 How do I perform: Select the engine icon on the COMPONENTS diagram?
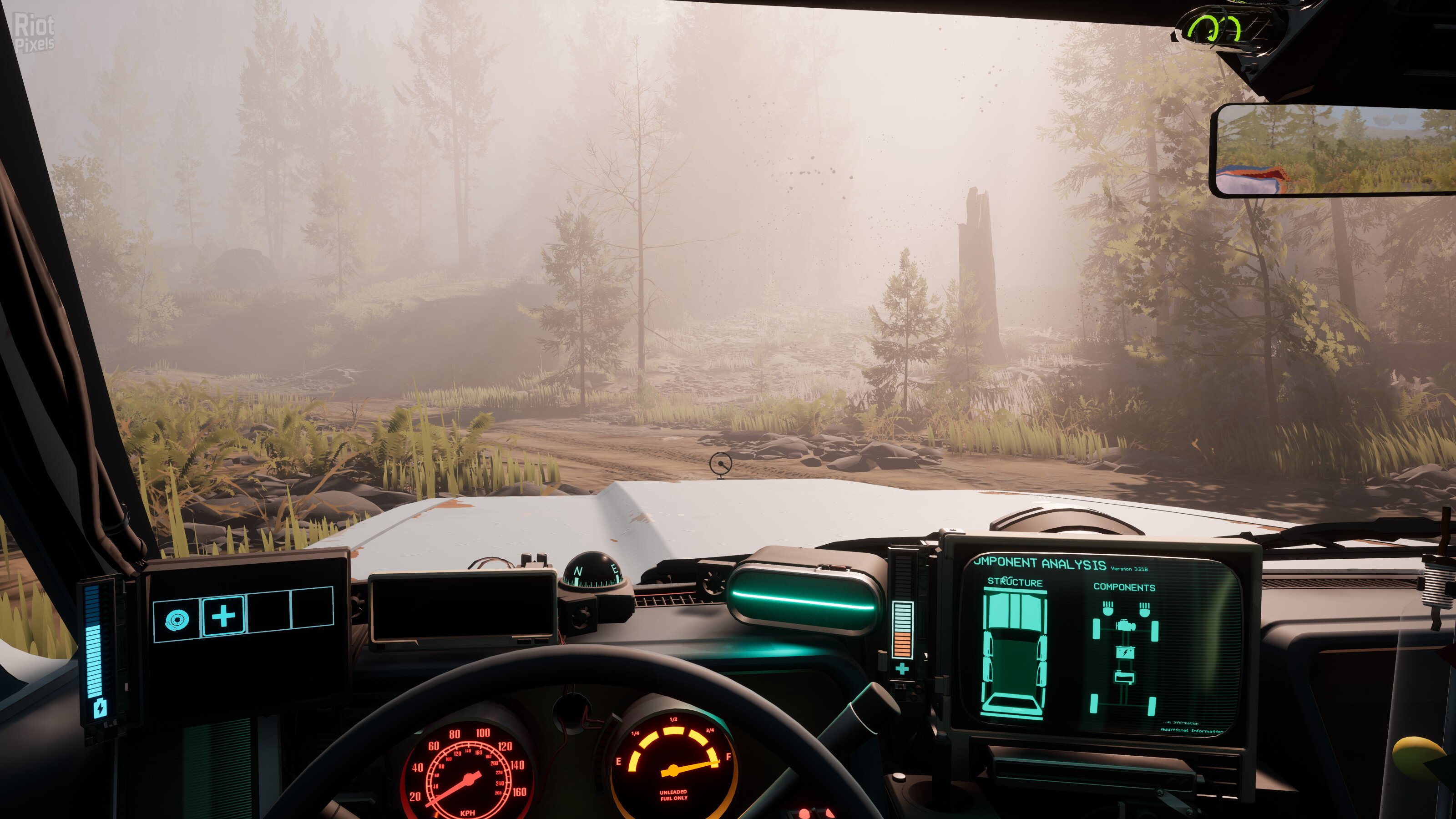1126,626
